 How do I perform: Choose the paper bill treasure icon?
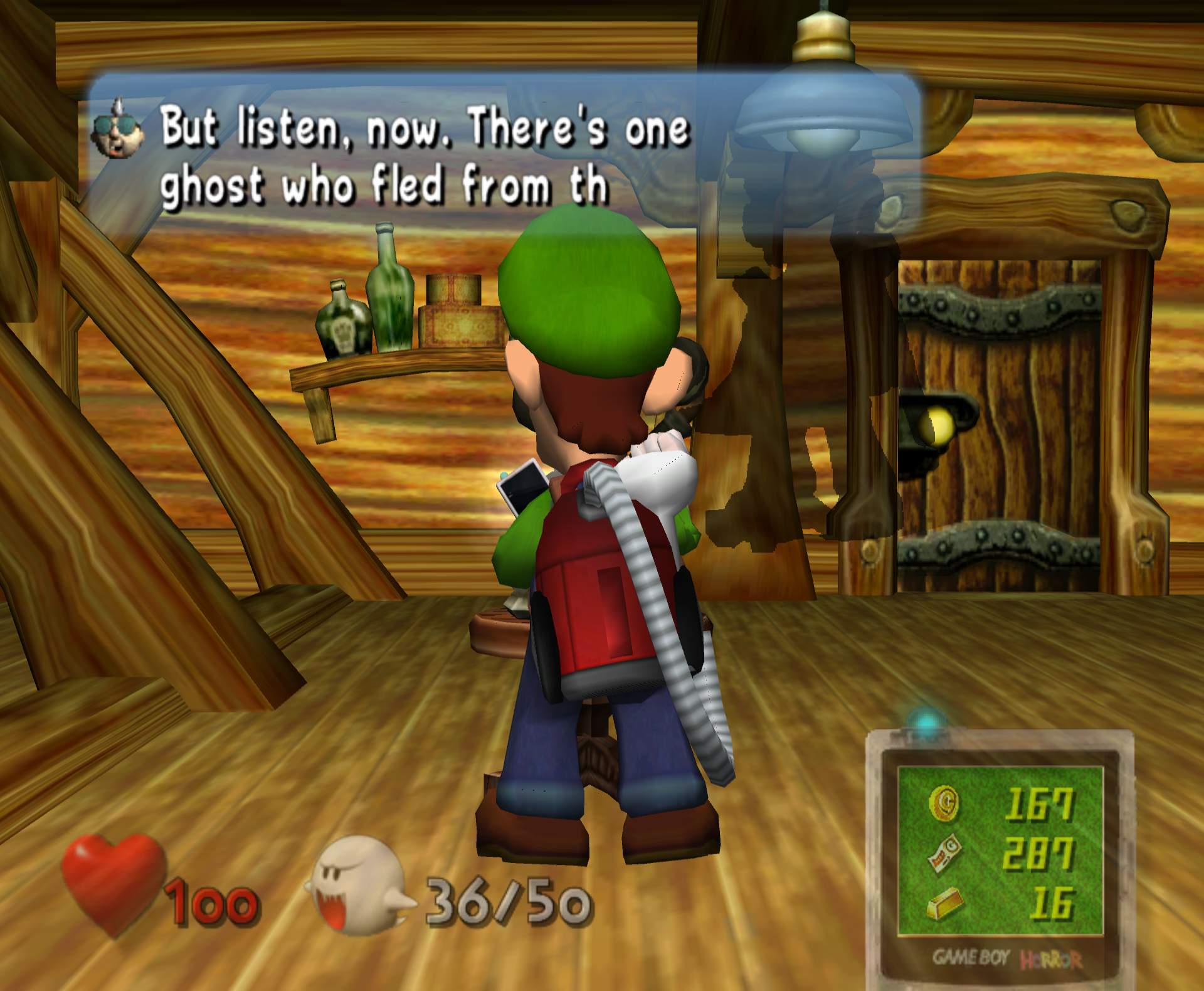[x=944, y=853]
